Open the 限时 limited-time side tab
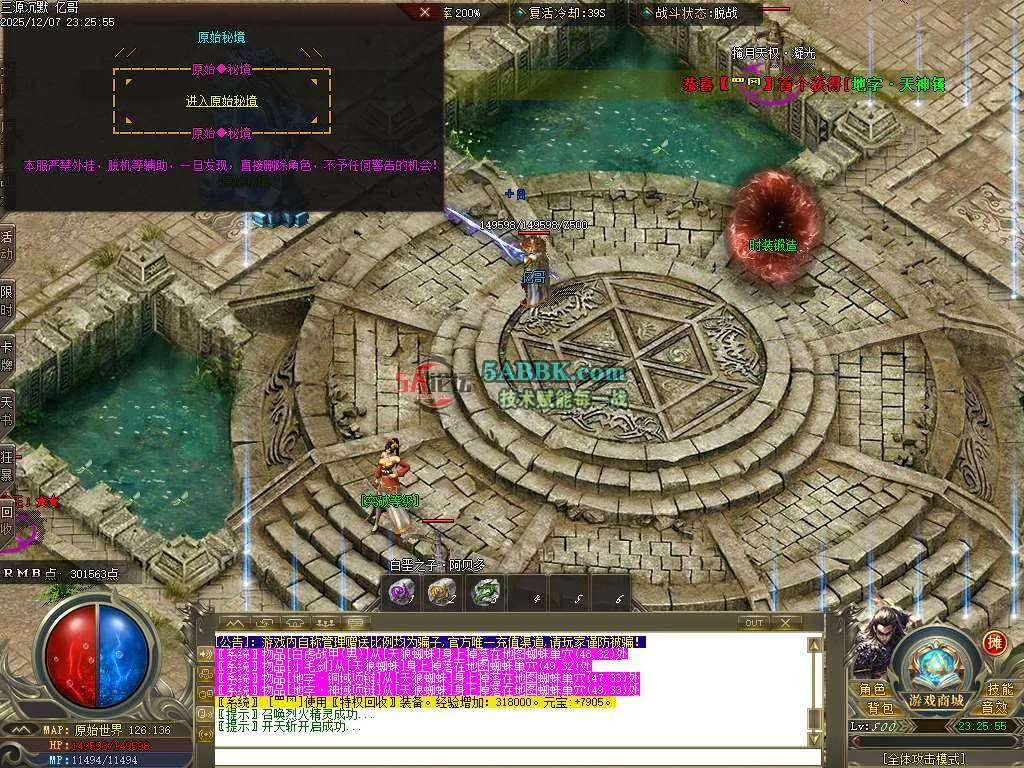Image resolution: width=1024 pixels, height=768 pixels. click(x=7, y=300)
